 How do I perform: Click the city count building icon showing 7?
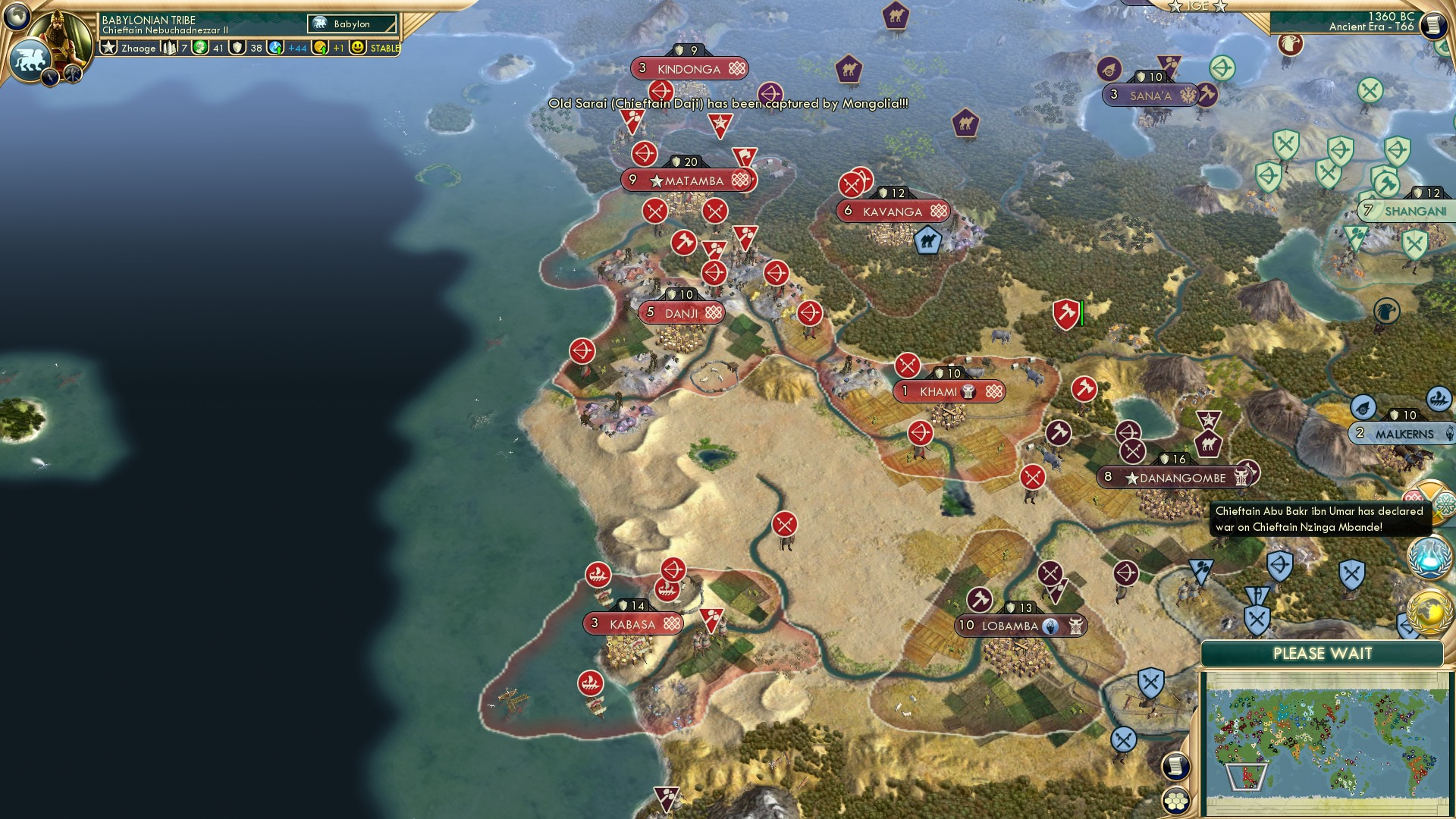(x=169, y=48)
